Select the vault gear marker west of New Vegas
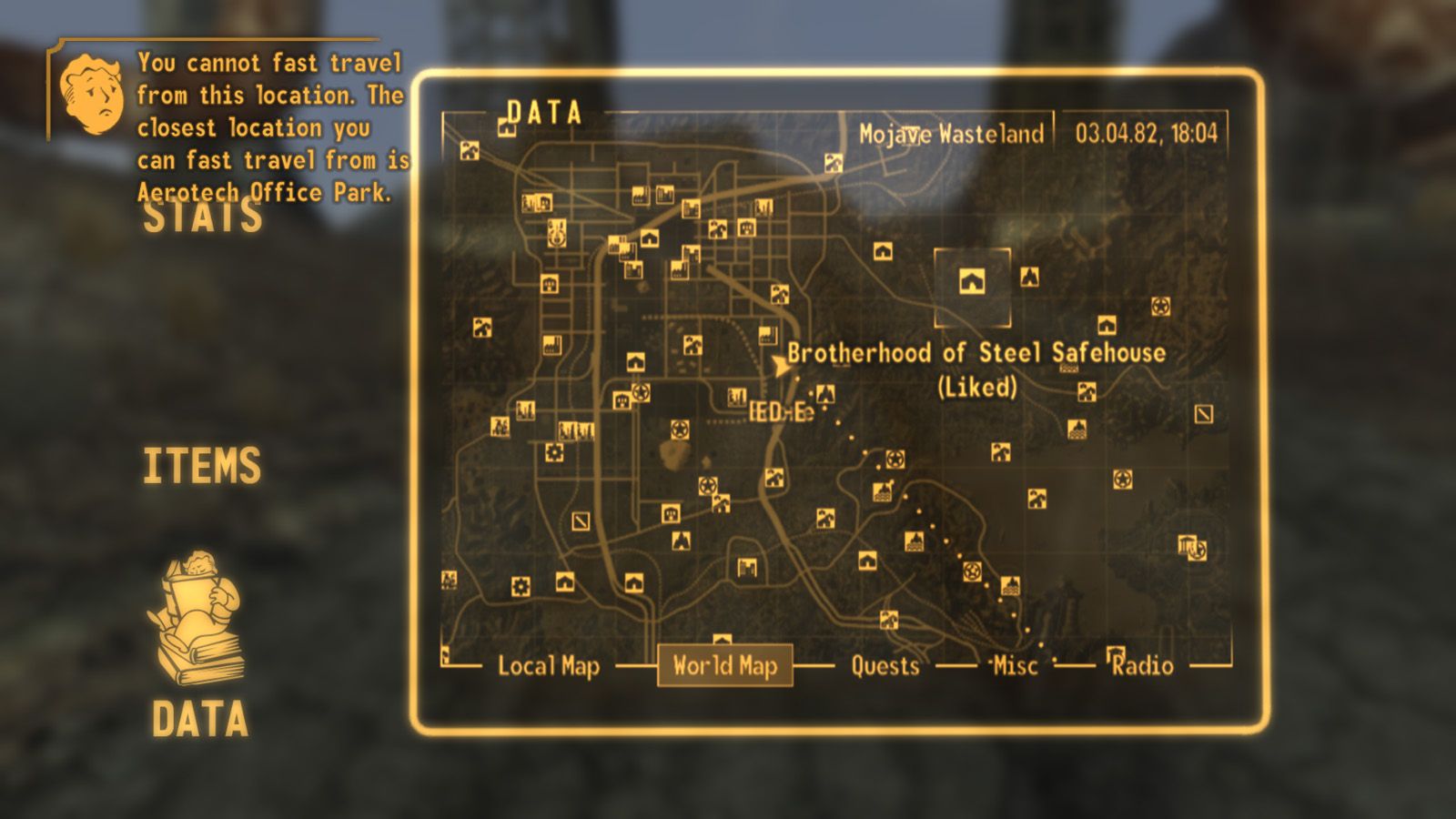This screenshot has width=1456, height=819. 555,452
